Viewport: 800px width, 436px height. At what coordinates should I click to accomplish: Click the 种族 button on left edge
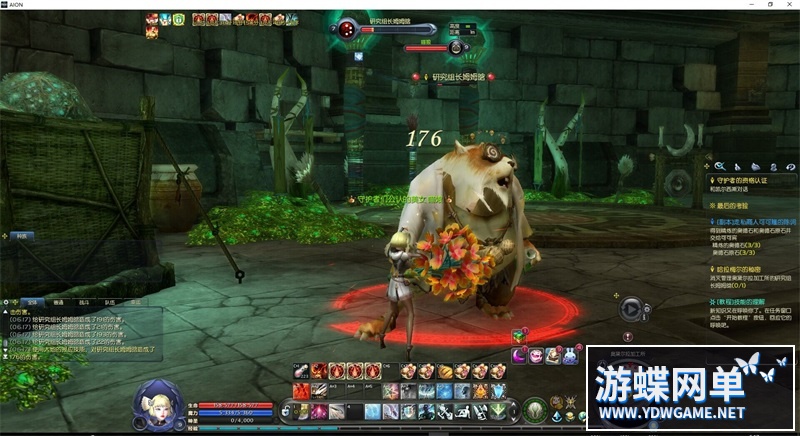tap(19, 236)
